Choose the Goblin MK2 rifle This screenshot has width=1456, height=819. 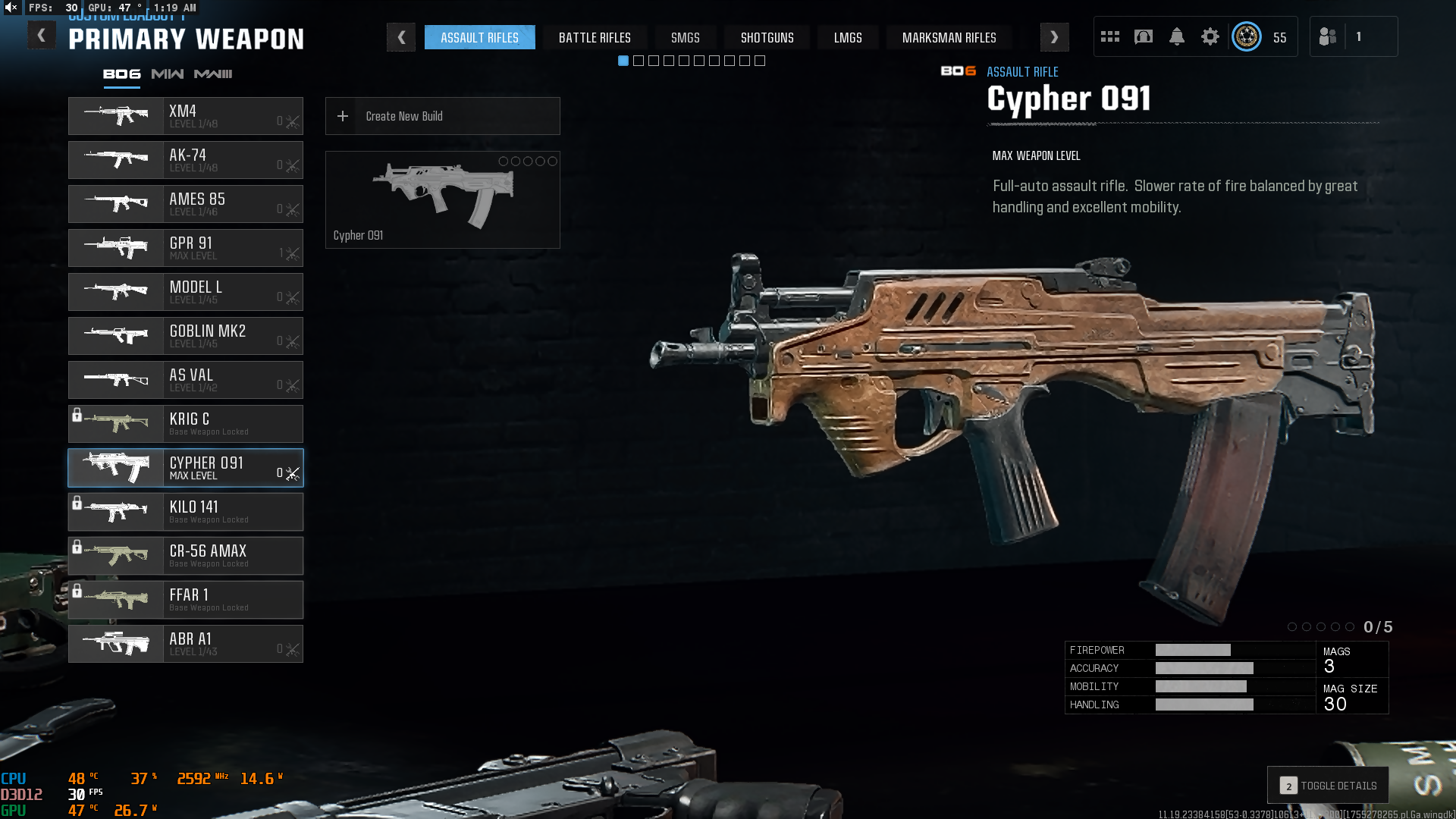point(186,336)
